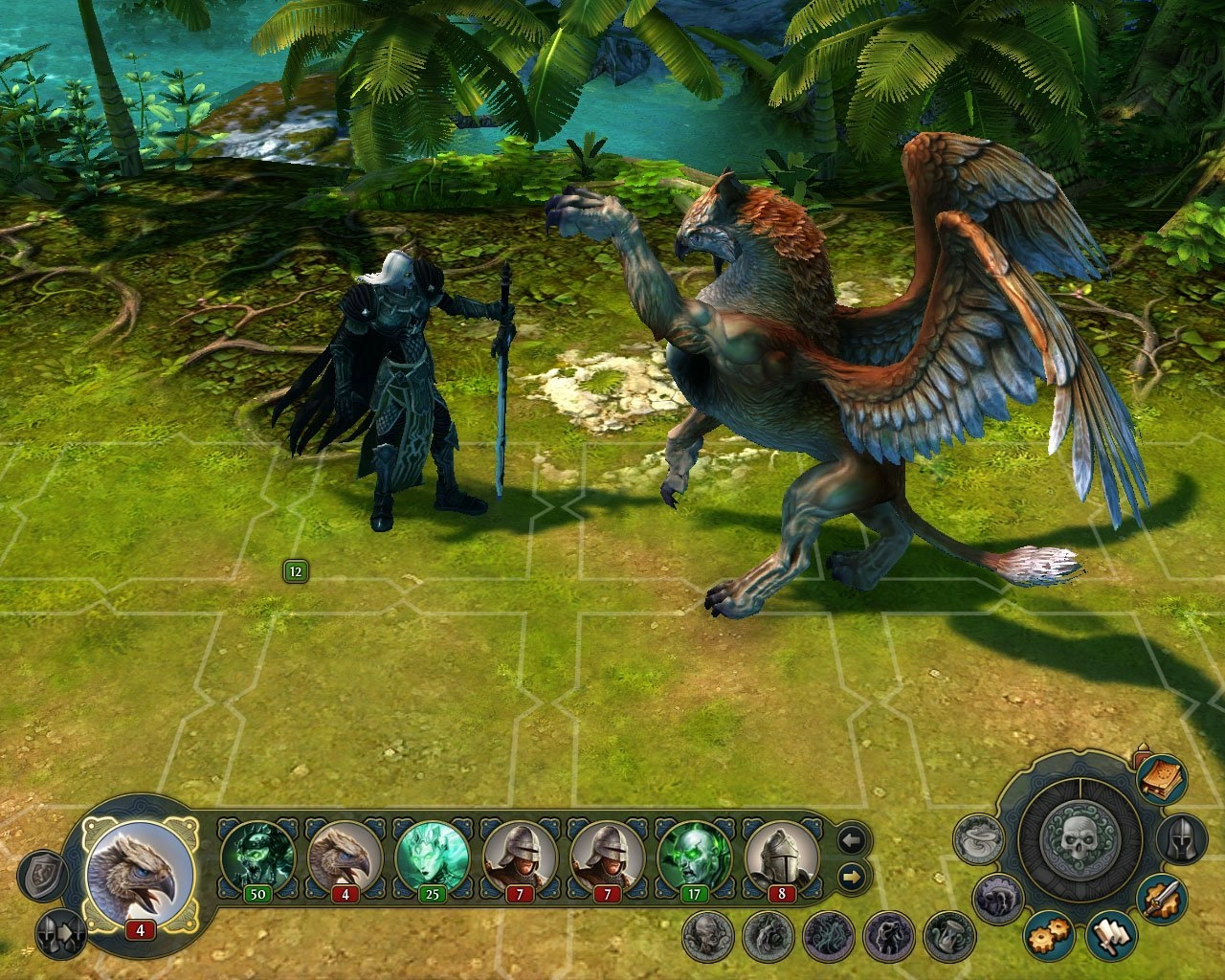Activate the bald skull-face ability icon

click(x=707, y=936)
